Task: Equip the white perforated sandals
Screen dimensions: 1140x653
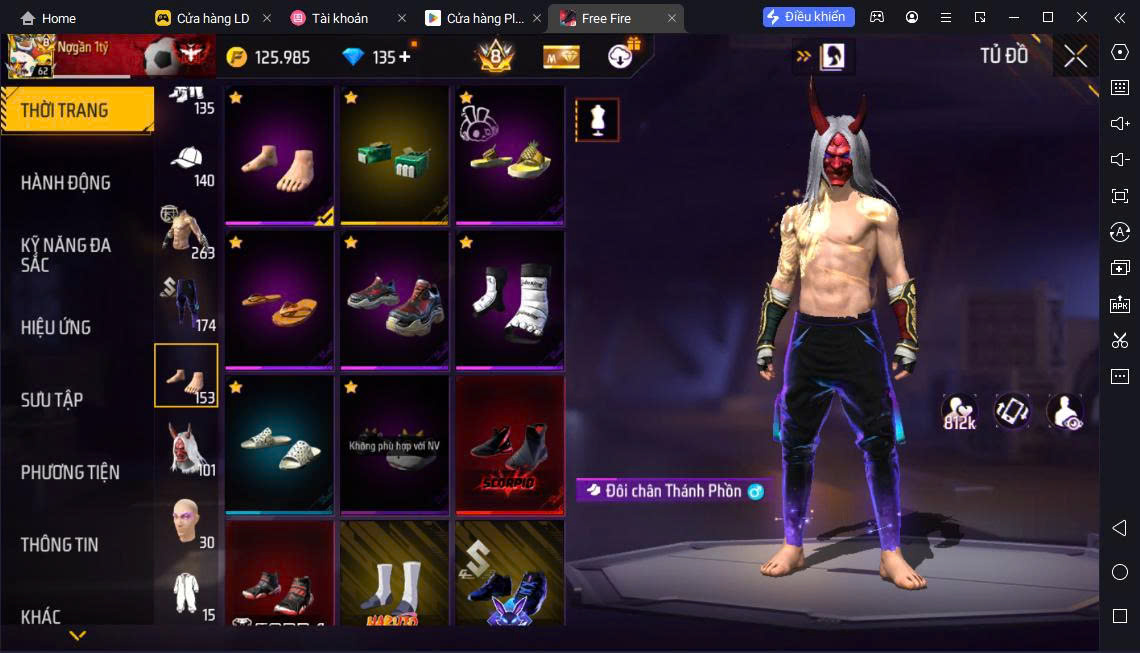Action: (x=279, y=442)
